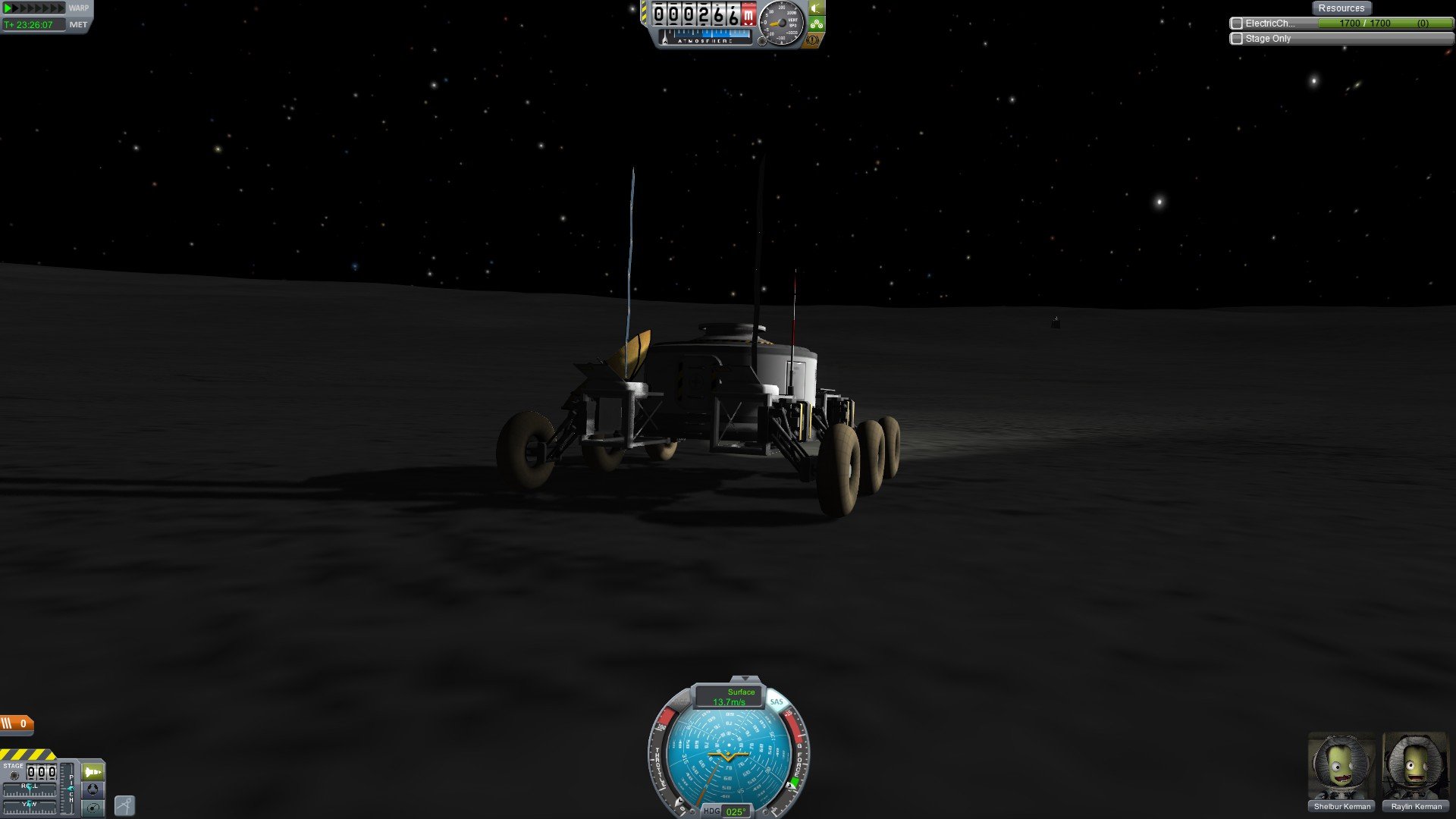Viewport: 1456px width, 819px height.
Task: Enable the Stage Only checkbox
Action: click(x=1237, y=39)
